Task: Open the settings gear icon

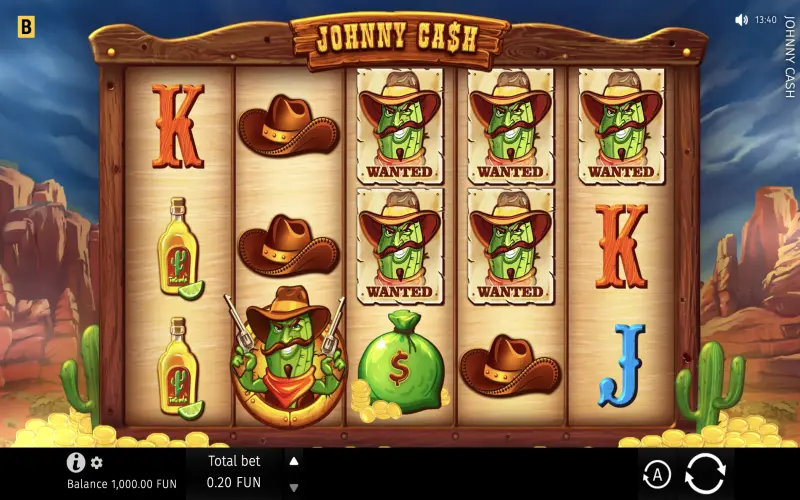Action: point(97,463)
